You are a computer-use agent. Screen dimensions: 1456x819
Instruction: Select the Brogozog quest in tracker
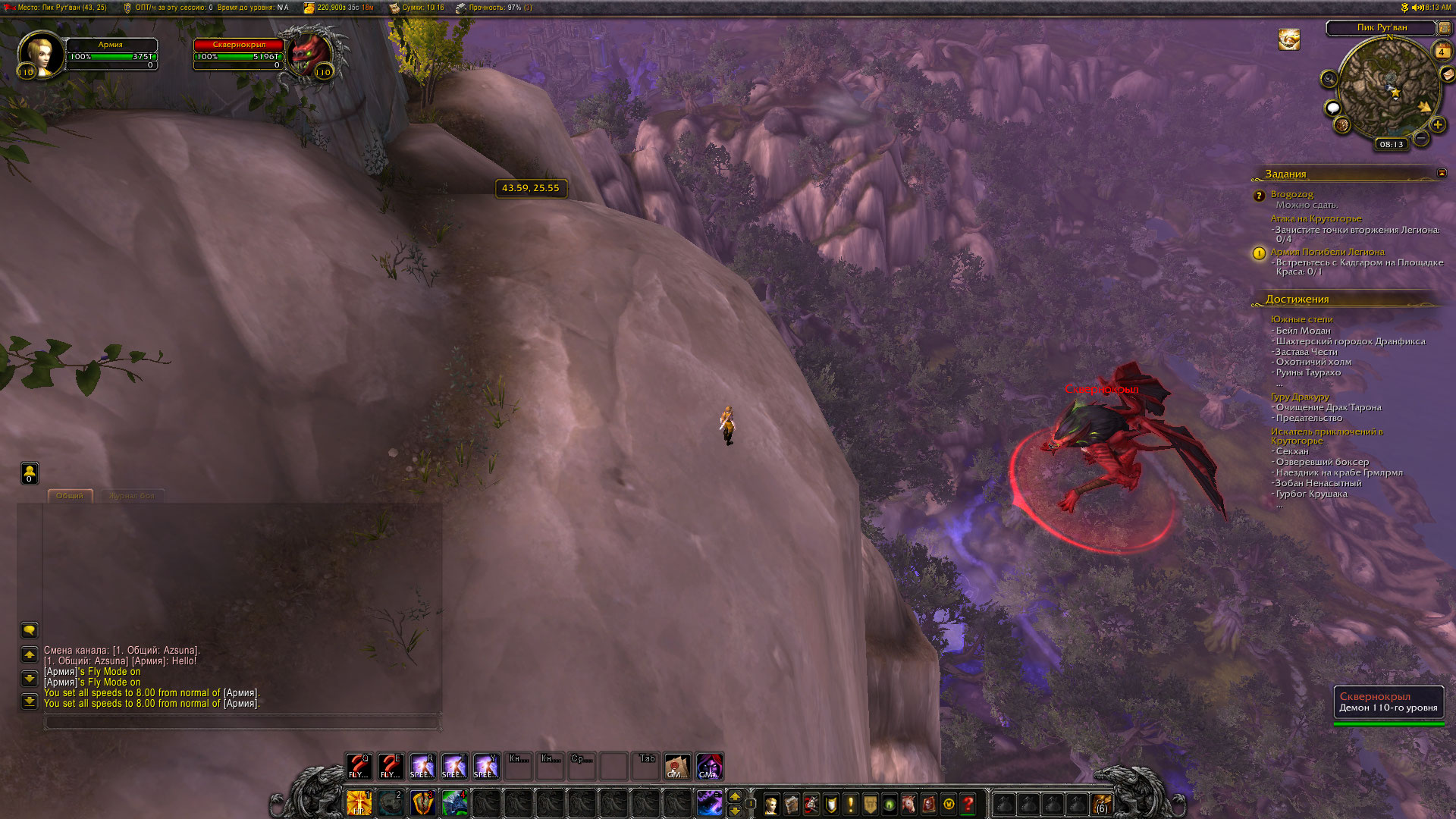point(1291,195)
